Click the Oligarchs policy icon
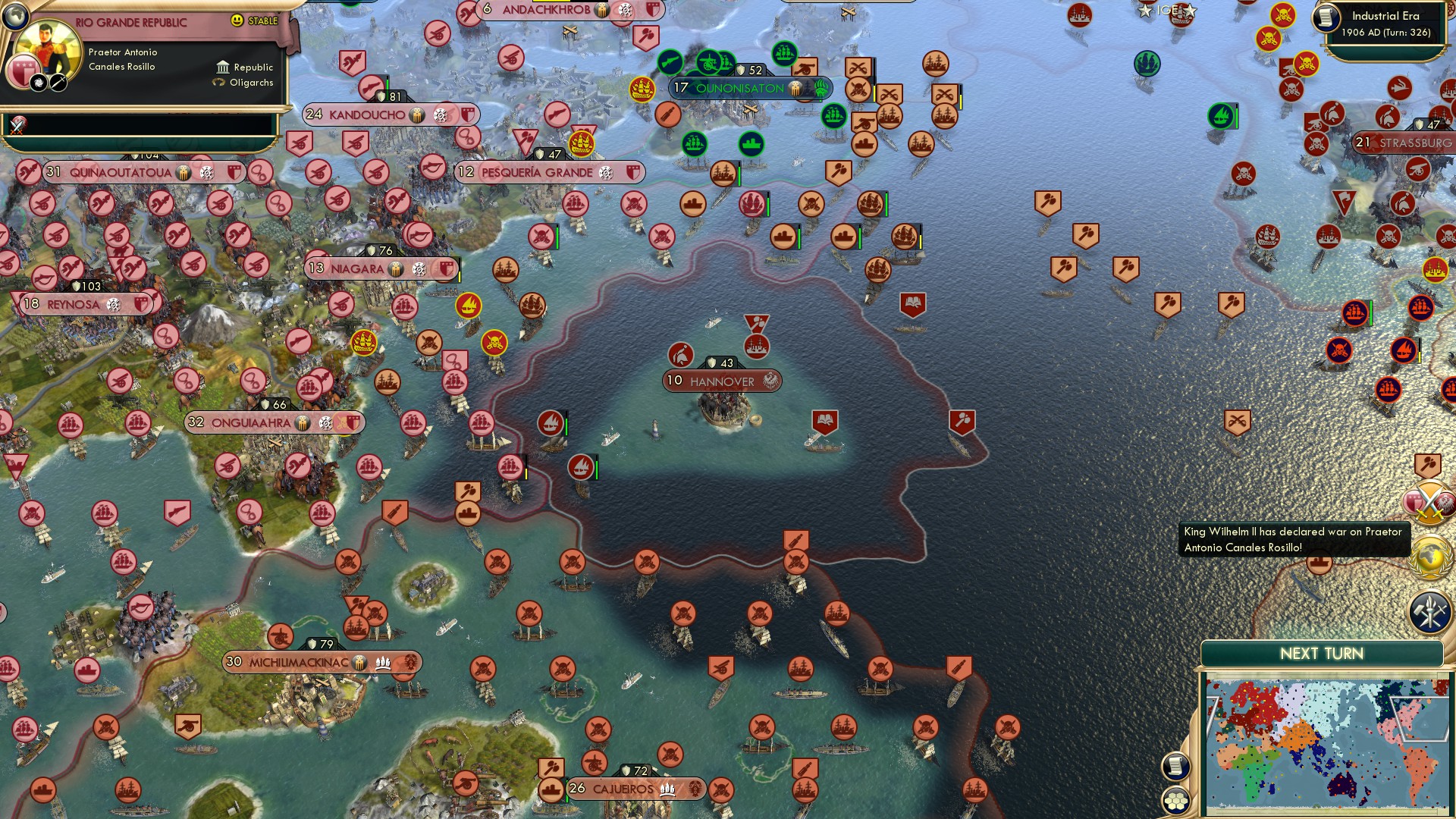The width and height of the screenshot is (1456, 819). point(218,83)
